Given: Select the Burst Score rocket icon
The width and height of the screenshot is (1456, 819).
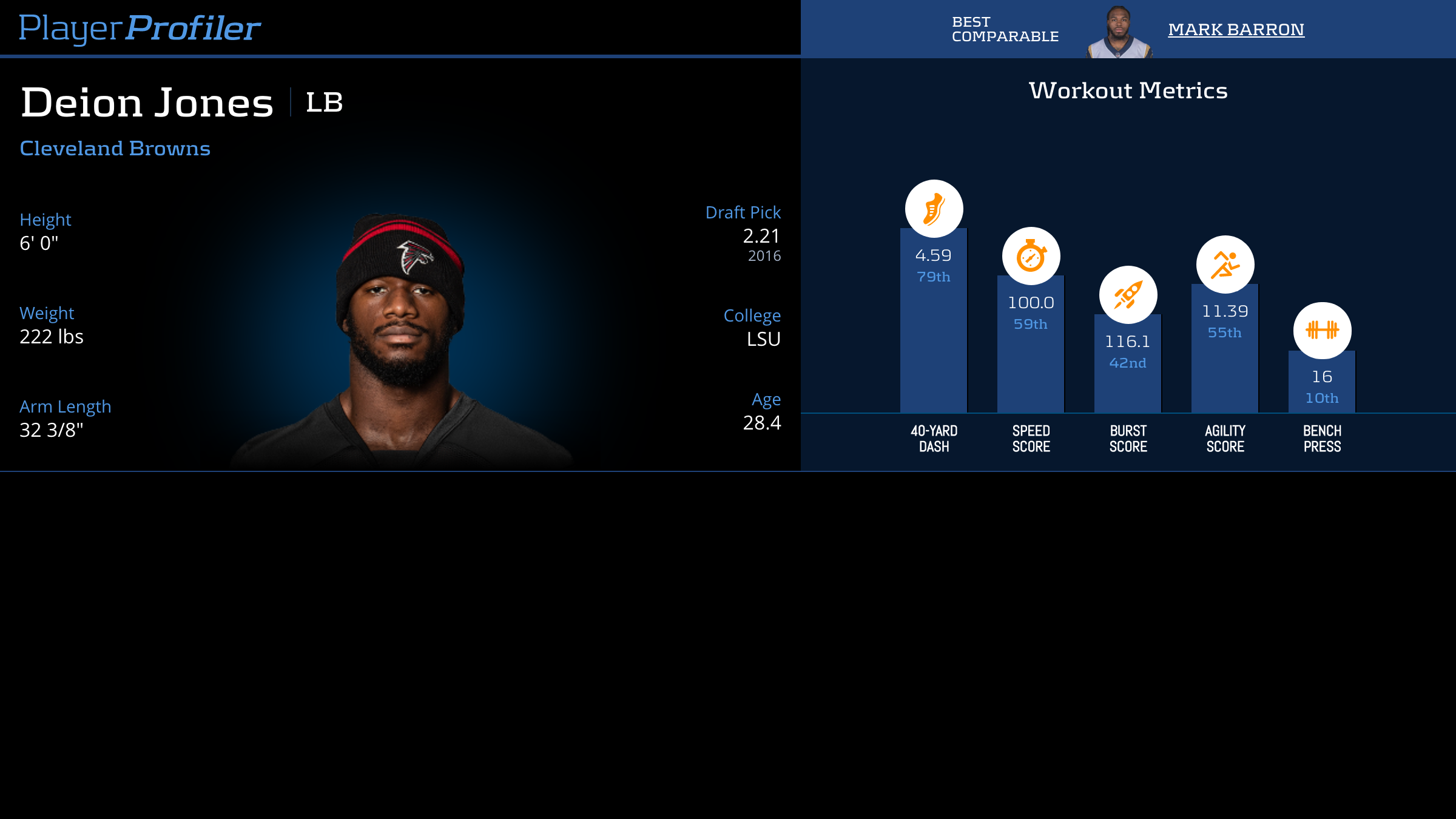Looking at the screenshot, I should coord(1128,295).
